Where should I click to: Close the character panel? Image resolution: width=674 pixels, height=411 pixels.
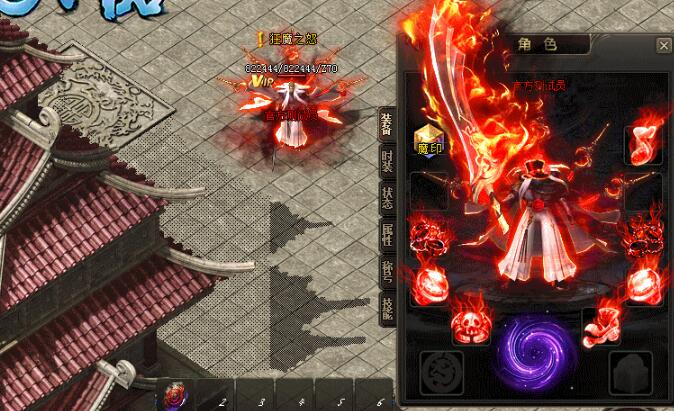(663, 45)
